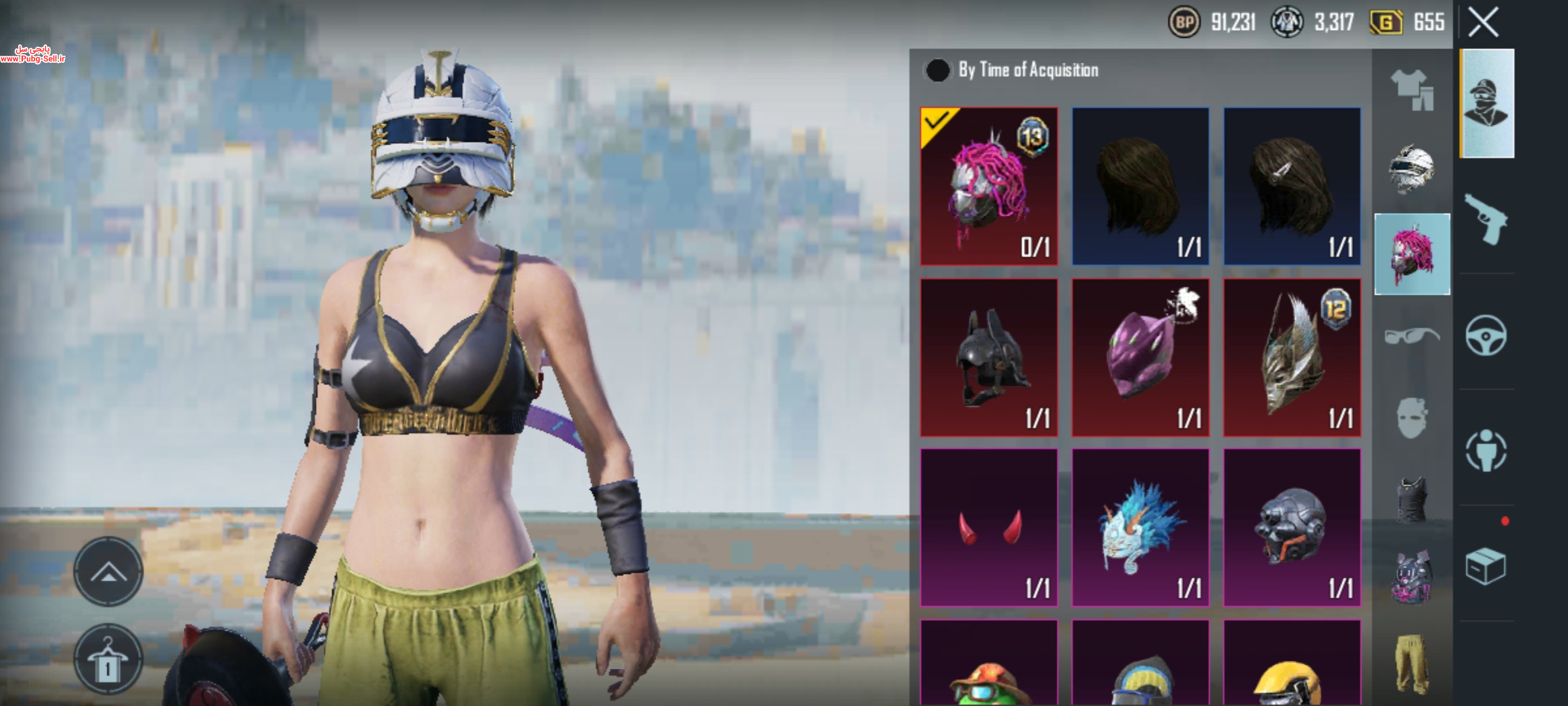Open the outfit sets category
Image resolution: width=1568 pixels, height=706 pixels.
(x=1412, y=90)
